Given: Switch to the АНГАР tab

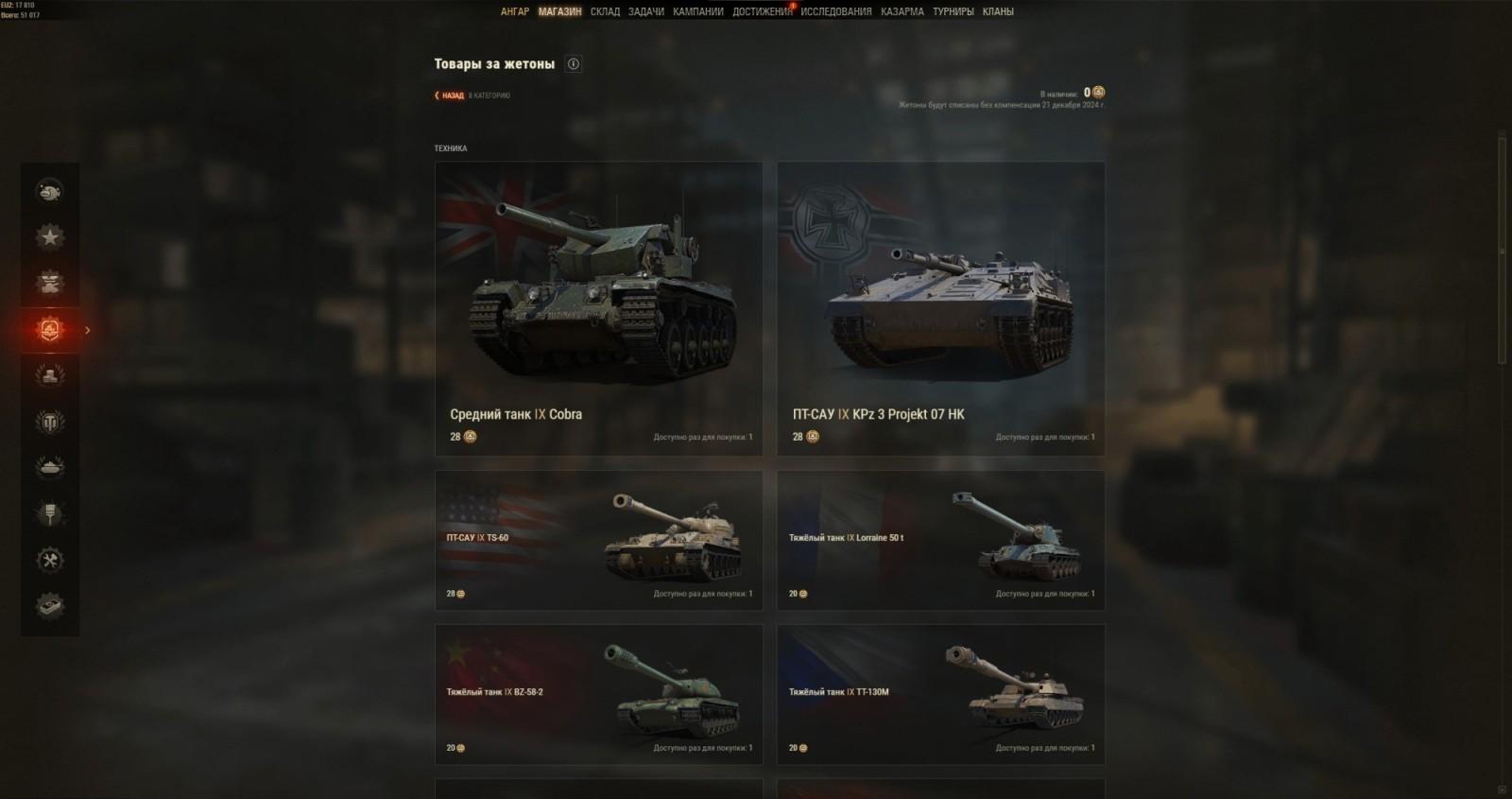Looking at the screenshot, I should pyautogui.click(x=516, y=12).
